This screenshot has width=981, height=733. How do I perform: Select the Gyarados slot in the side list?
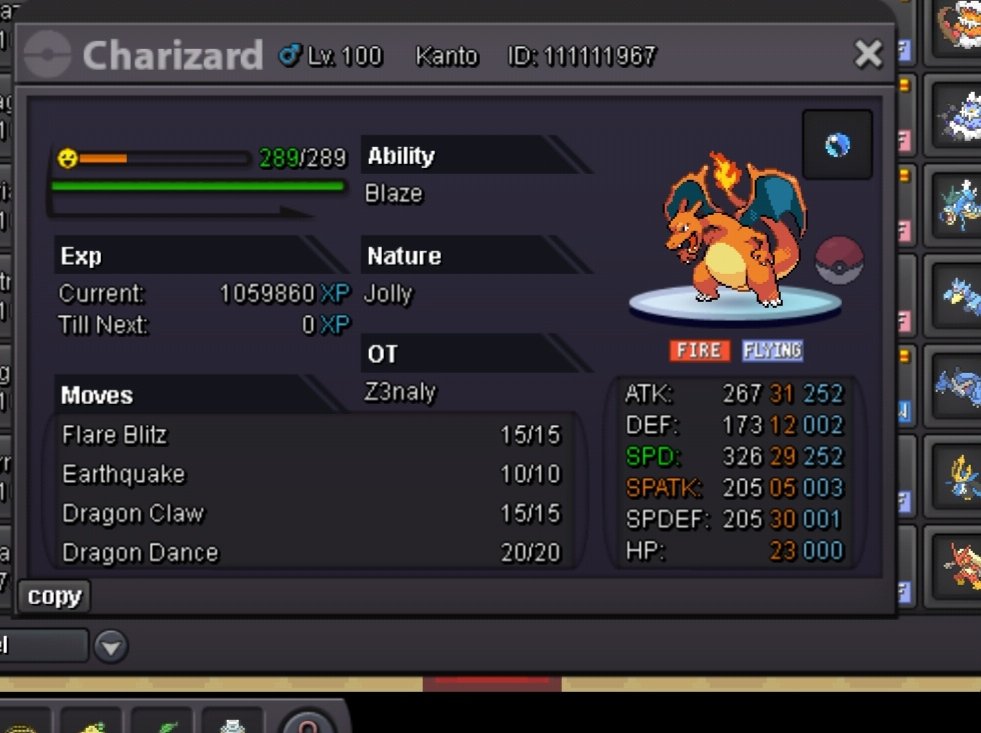point(955,205)
